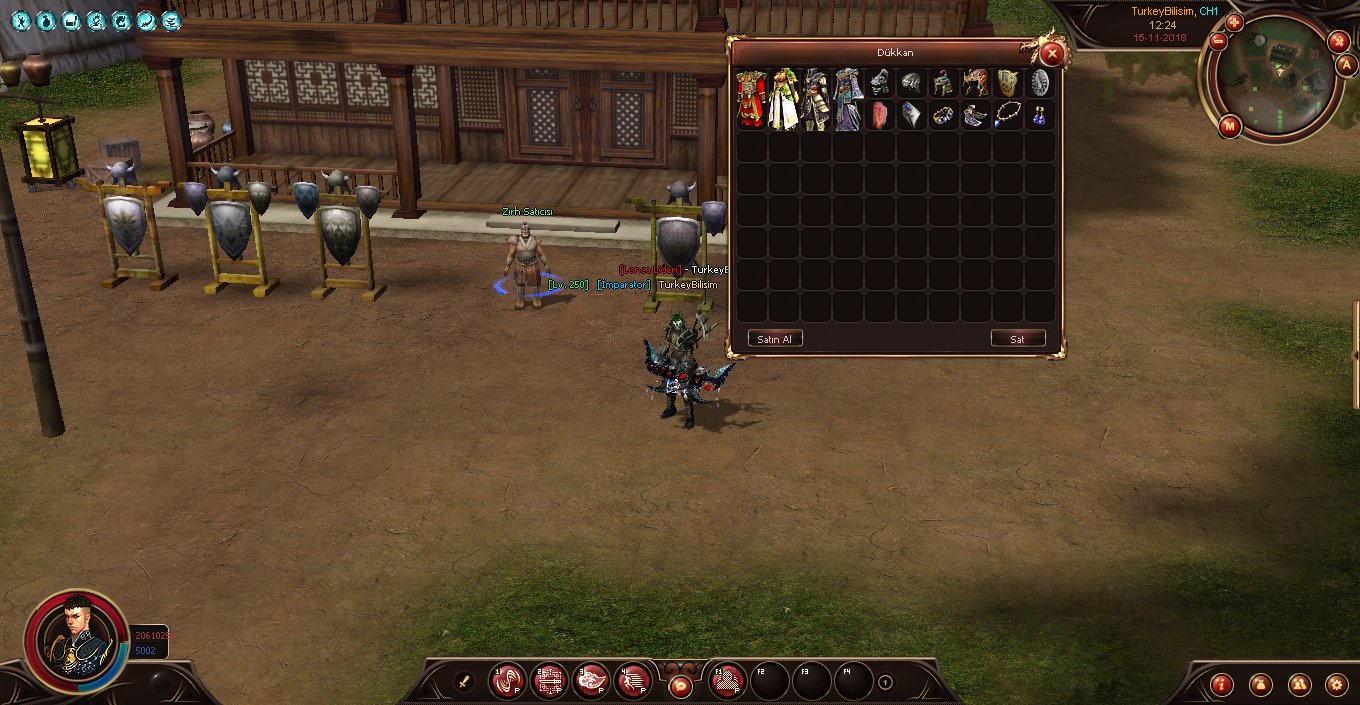
Task: Open the chat bubble button on hotbar
Action: pos(680,686)
